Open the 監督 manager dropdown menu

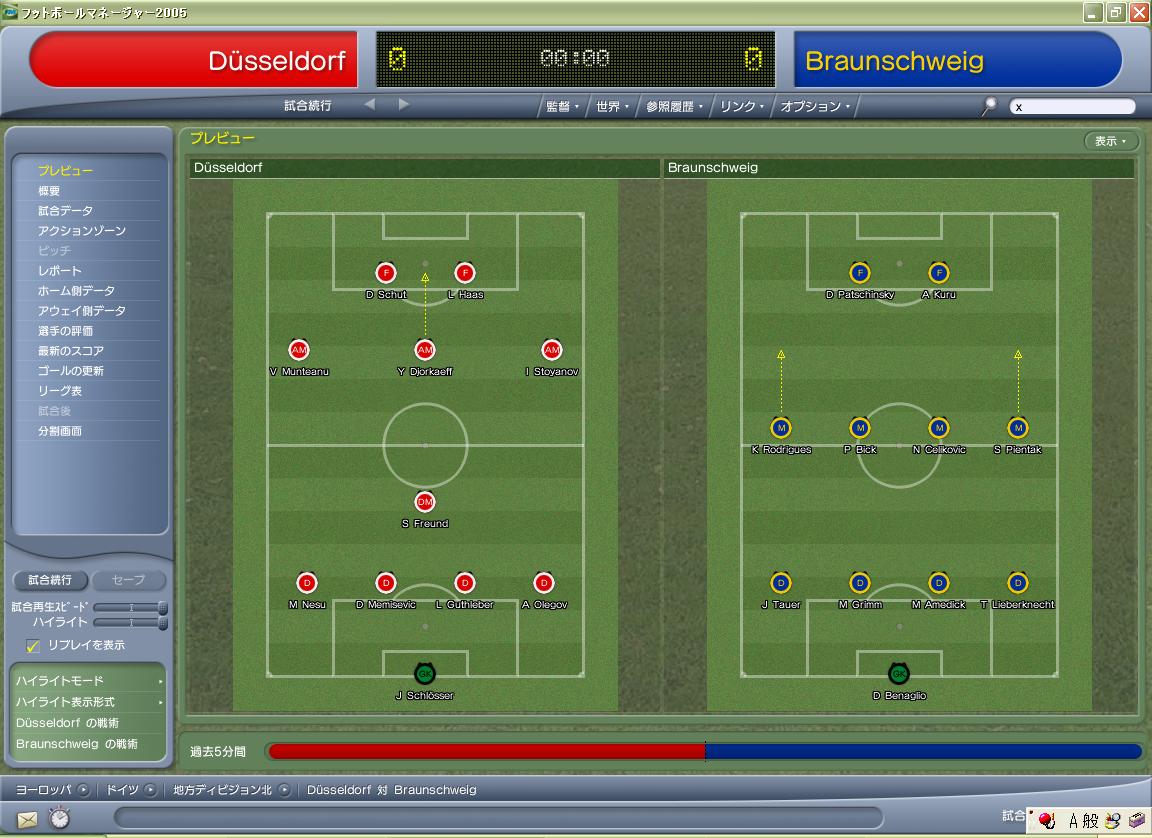pos(562,106)
